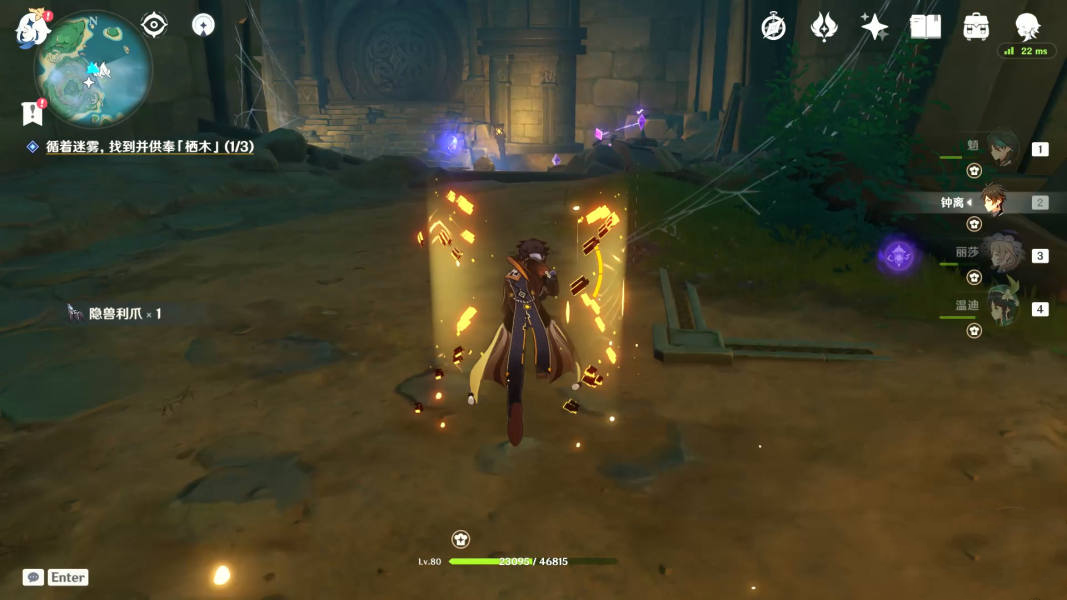The width and height of the screenshot is (1067, 600).
Task: Open the world map from the minimap
Action: coord(94,68)
